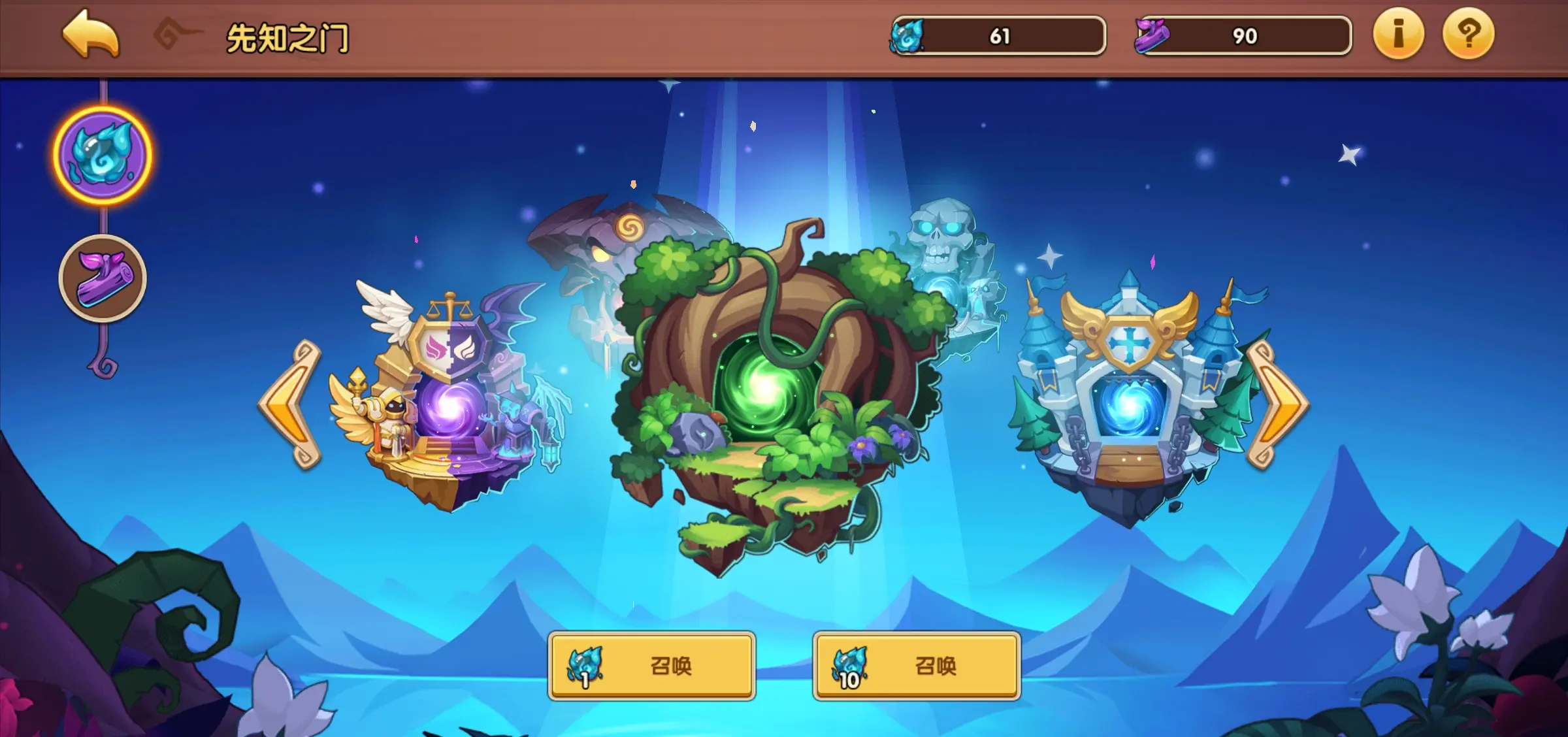Open the info panel via the i icon

1398,36
